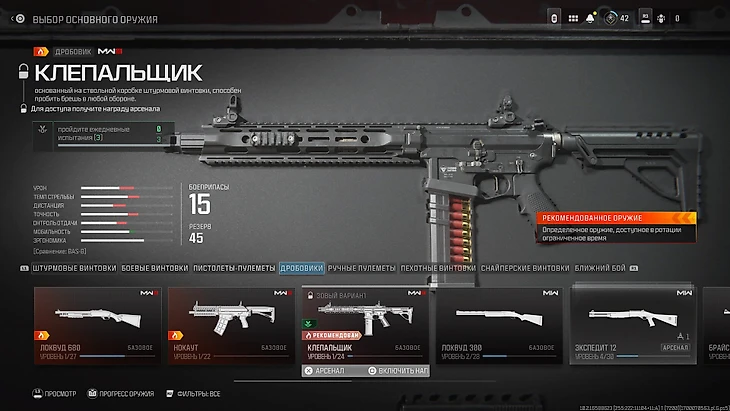Screen dimensions: 730x411
Task: Open the weapon filters option
Action: click(194, 394)
